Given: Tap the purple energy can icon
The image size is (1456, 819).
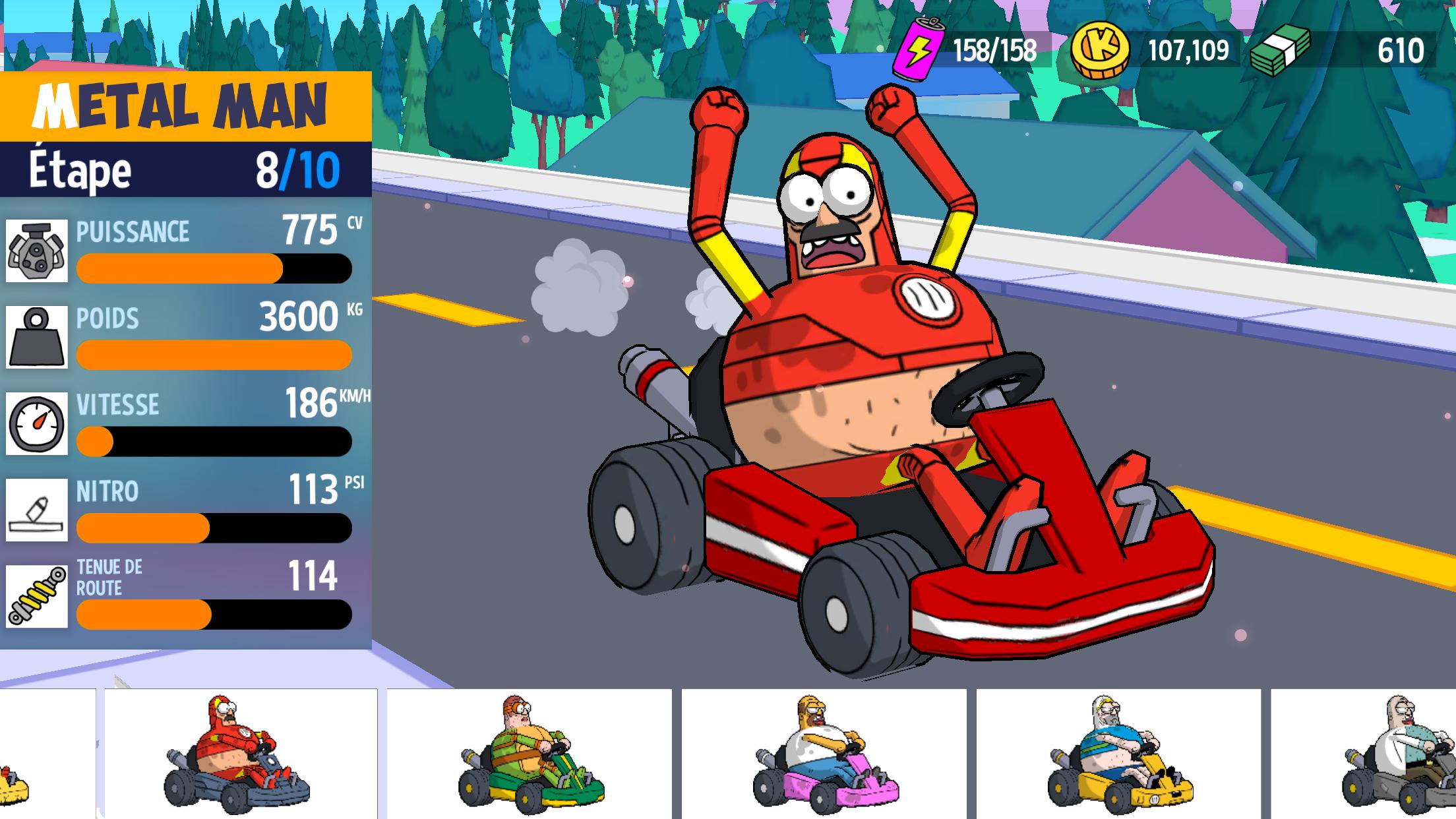Looking at the screenshot, I should (x=918, y=49).
